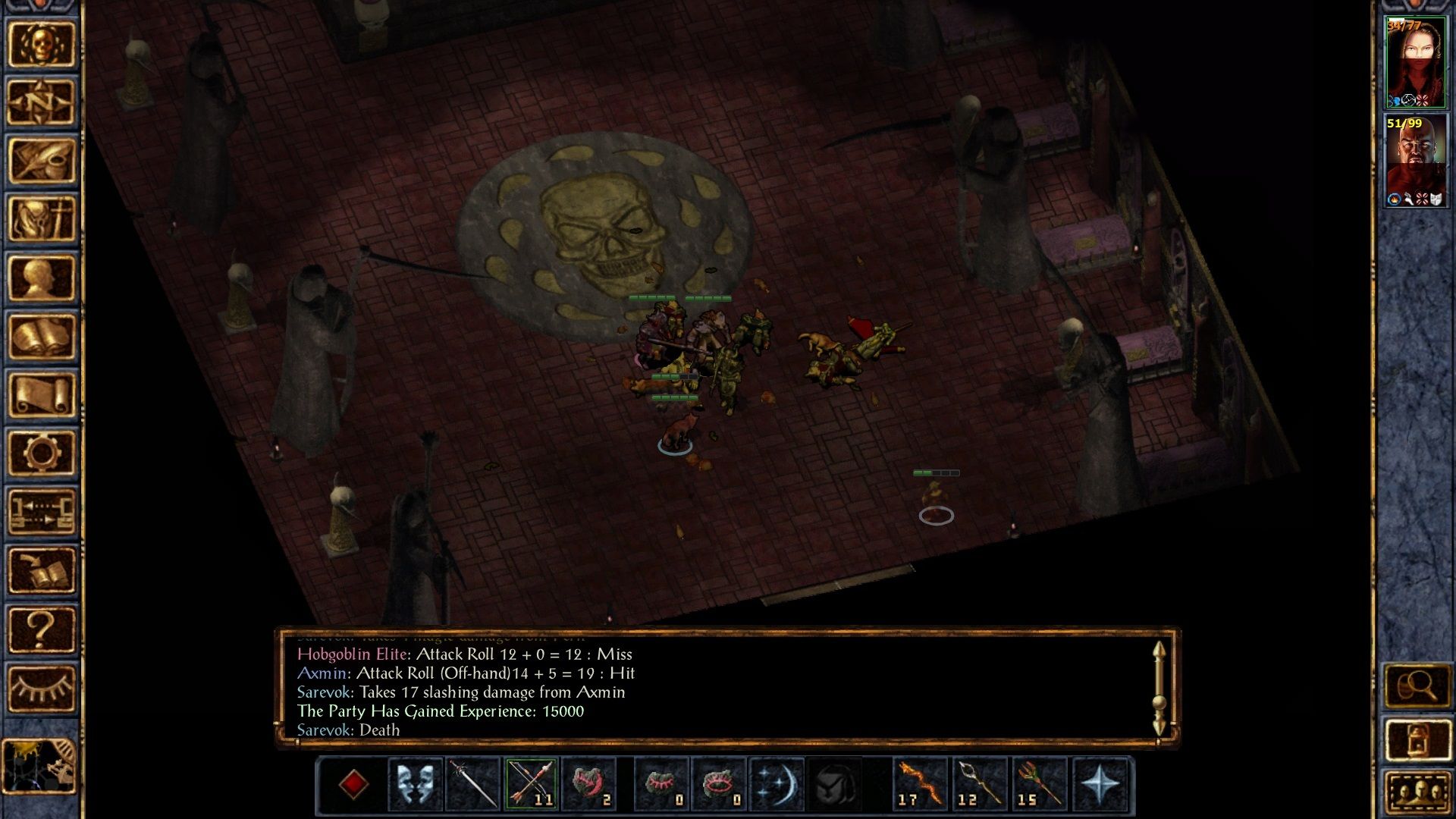Screen dimensions: 1456x819
Task: Open the gear options menu
Action: (42, 453)
